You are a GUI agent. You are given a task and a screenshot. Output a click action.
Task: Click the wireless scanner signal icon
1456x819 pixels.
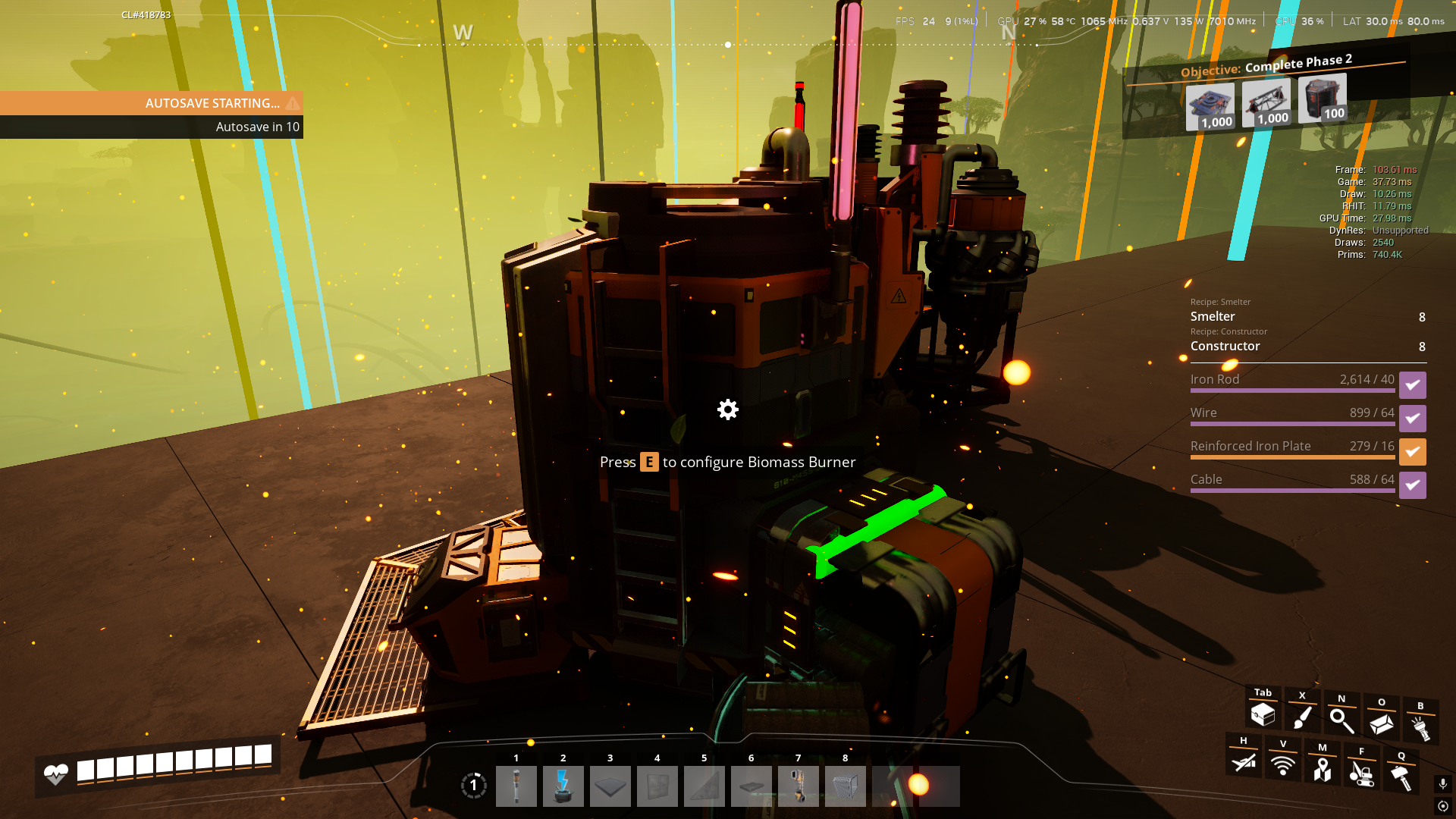pos(1283,764)
